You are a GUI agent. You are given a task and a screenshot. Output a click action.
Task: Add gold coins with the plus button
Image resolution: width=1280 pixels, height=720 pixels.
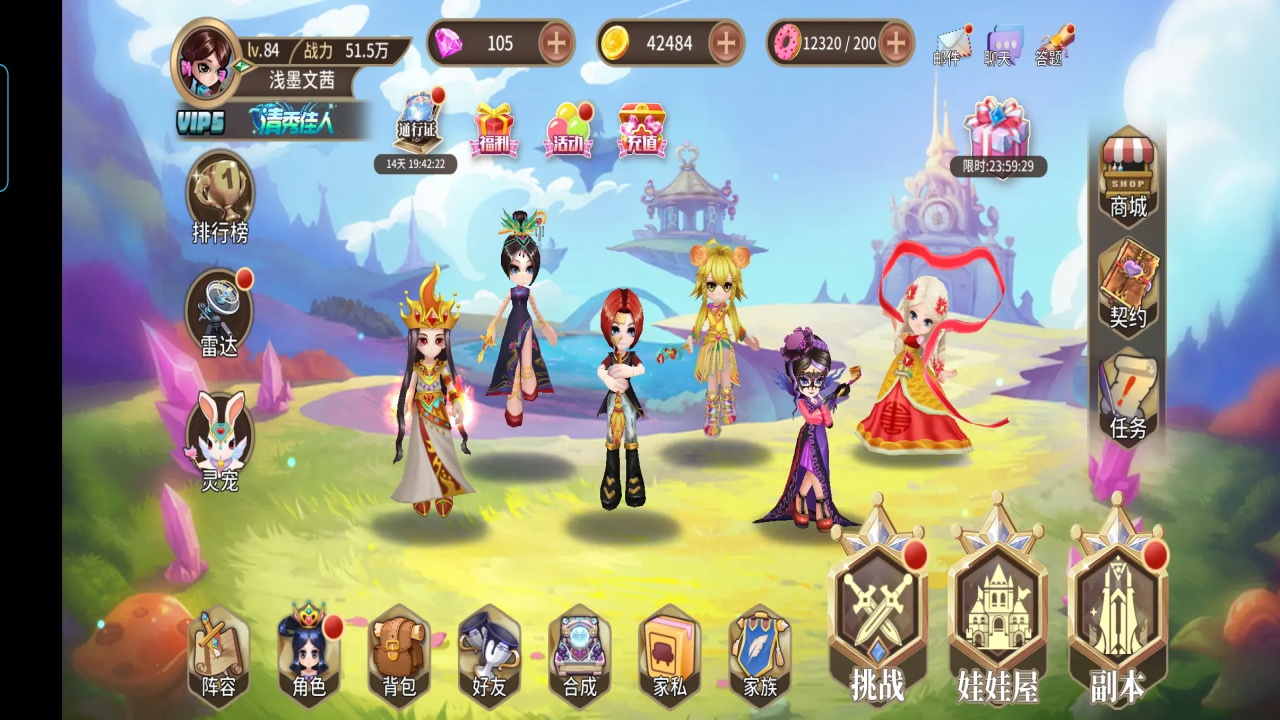pyautogui.click(x=726, y=43)
